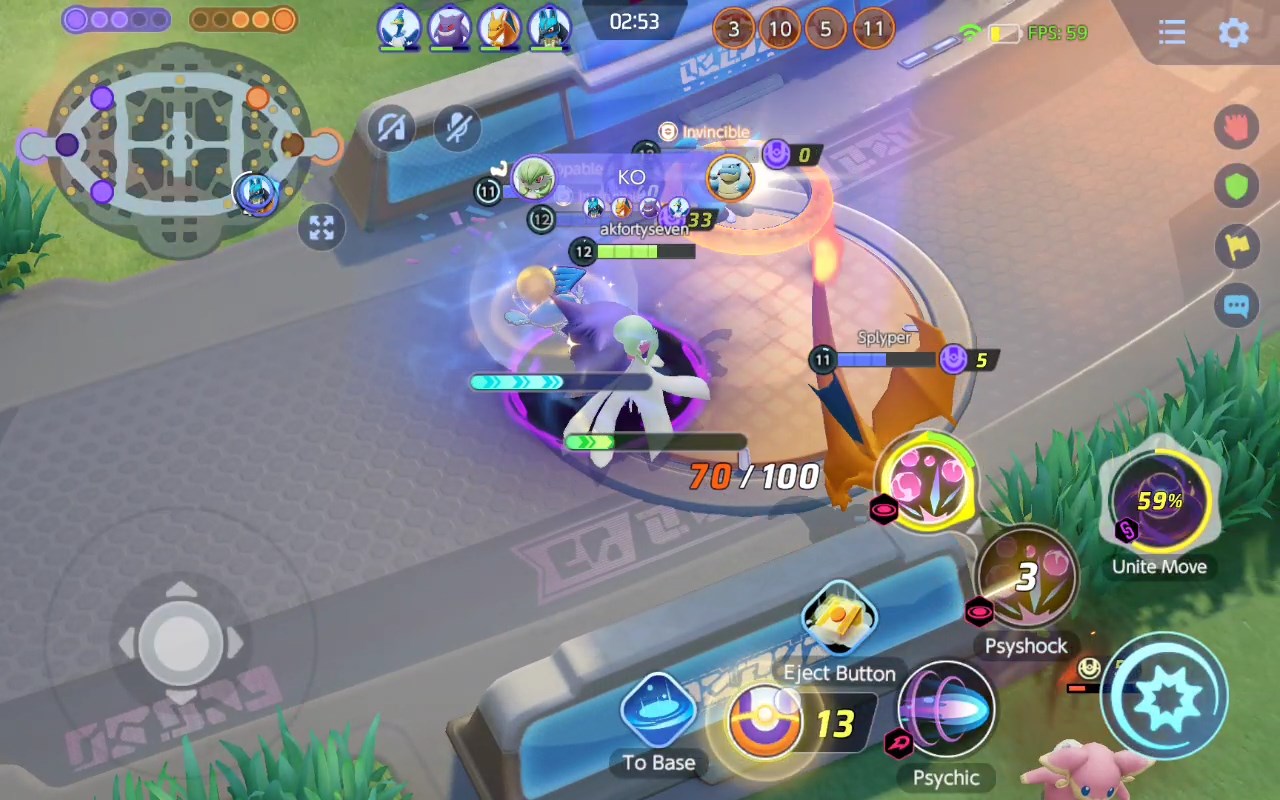
Task: Expand the minimap
Action: tap(321, 228)
